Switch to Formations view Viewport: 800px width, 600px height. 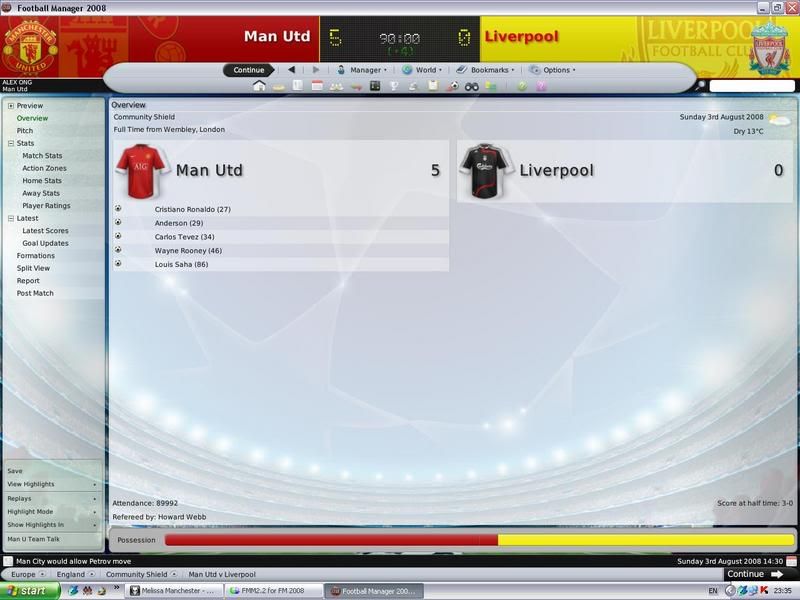pyautogui.click(x=36, y=256)
